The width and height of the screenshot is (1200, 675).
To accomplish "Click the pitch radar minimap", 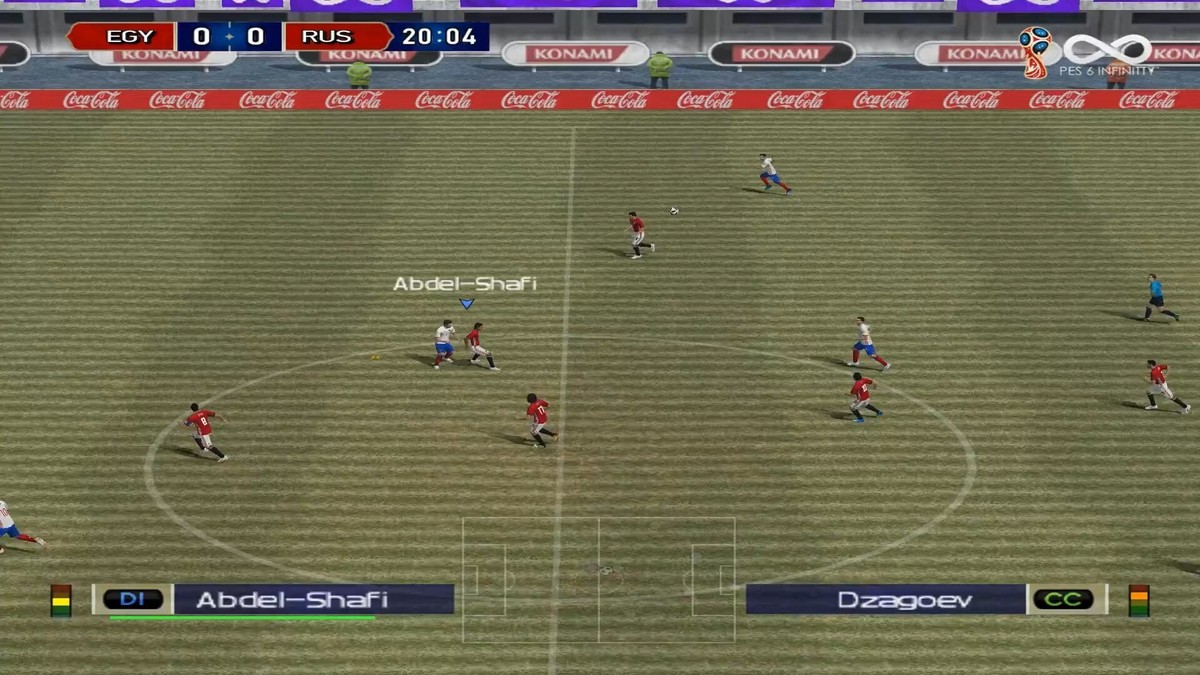I will pos(598,579).
